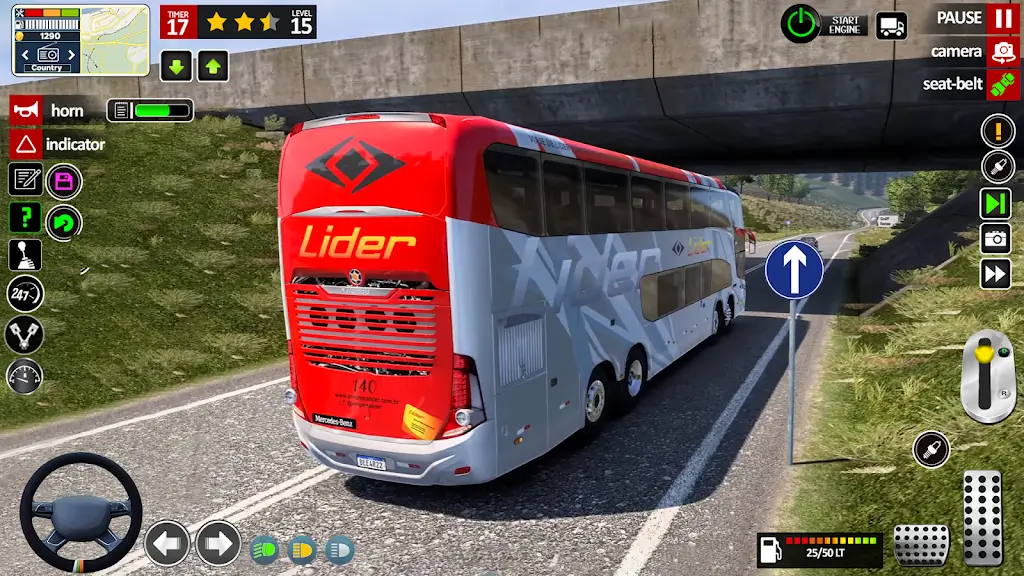The width and height of the screenshot is (1024, 576).
Task: Step on the tall accelerator pedal
Action: (982, 518)
